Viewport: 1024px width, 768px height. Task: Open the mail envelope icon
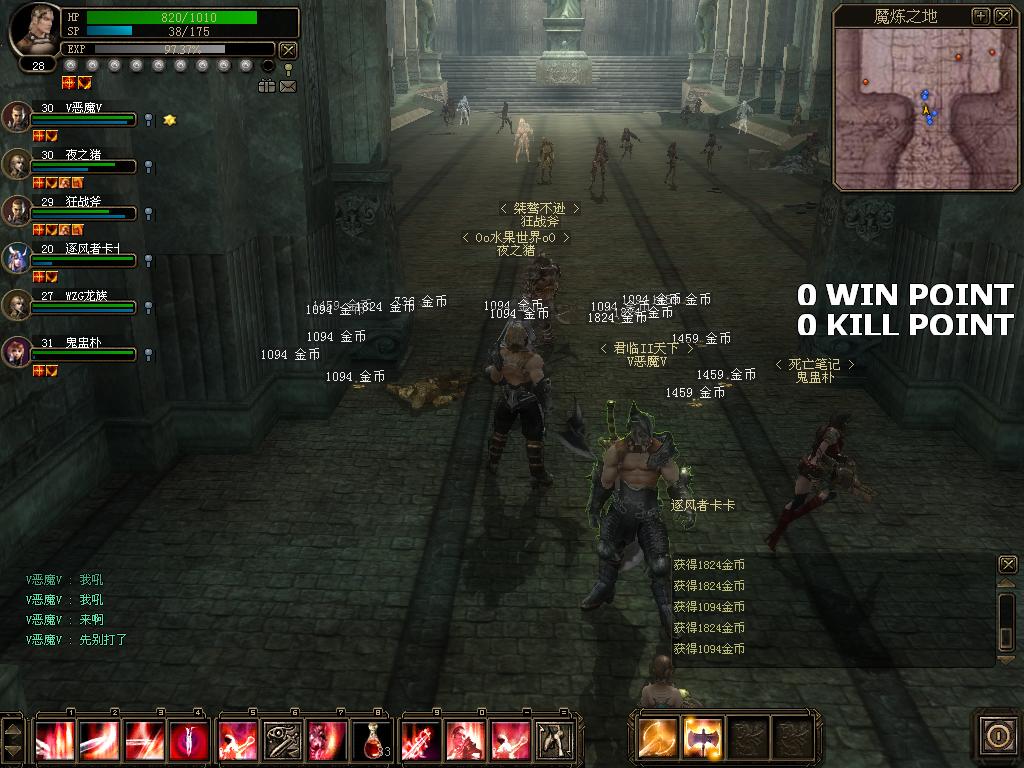click(288, 87)
